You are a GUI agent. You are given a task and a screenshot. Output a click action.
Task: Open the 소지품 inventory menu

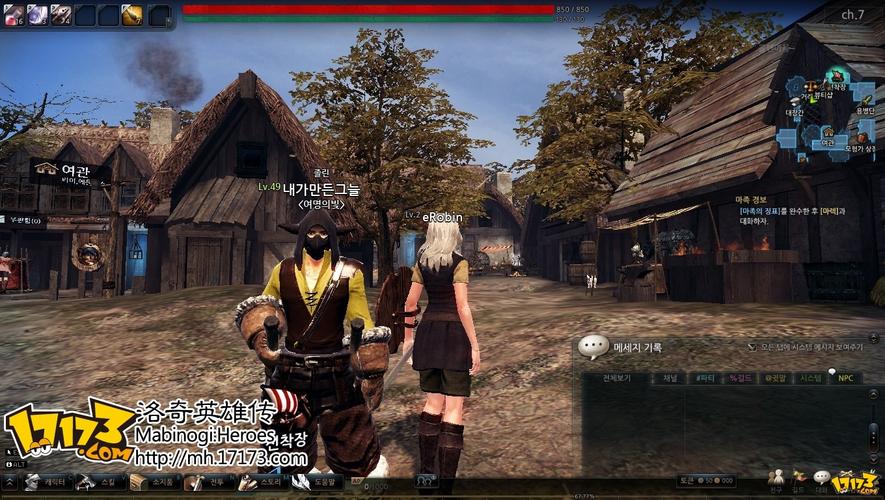coord(153,483)
